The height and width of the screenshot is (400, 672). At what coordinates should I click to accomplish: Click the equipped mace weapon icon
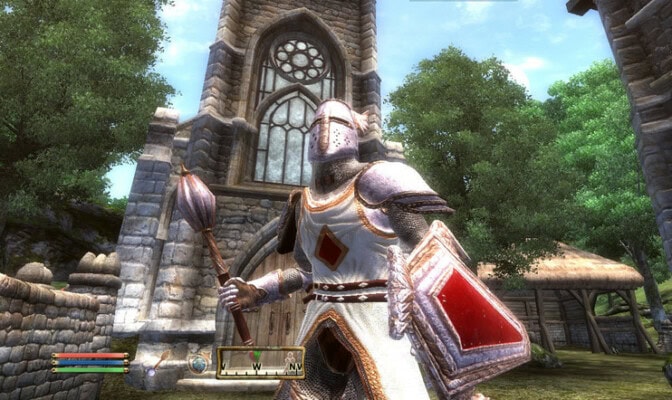coord(158,363)
